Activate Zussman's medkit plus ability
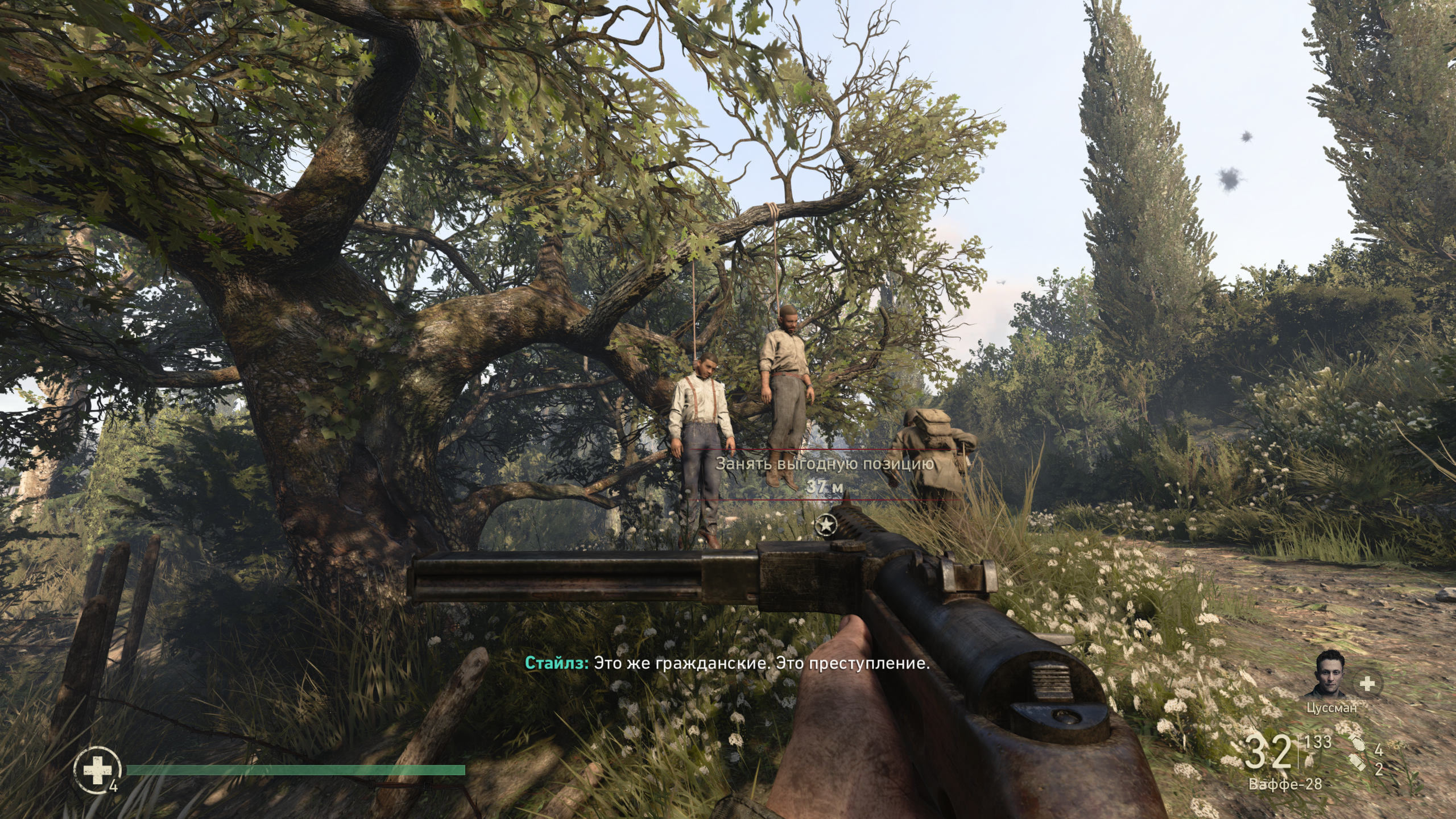The height and width of the screenshot is (819, 1456). point(1367,684)
